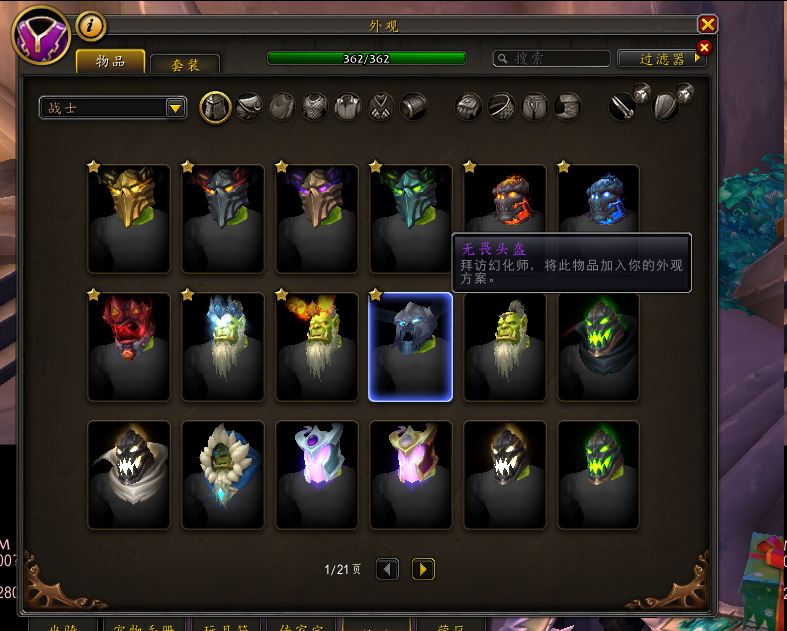Image resolution: width=787 pixels, height=631 pixels.
Task: Choose the red demon-faced helmet appearance
Action: [x=126, y=347]
